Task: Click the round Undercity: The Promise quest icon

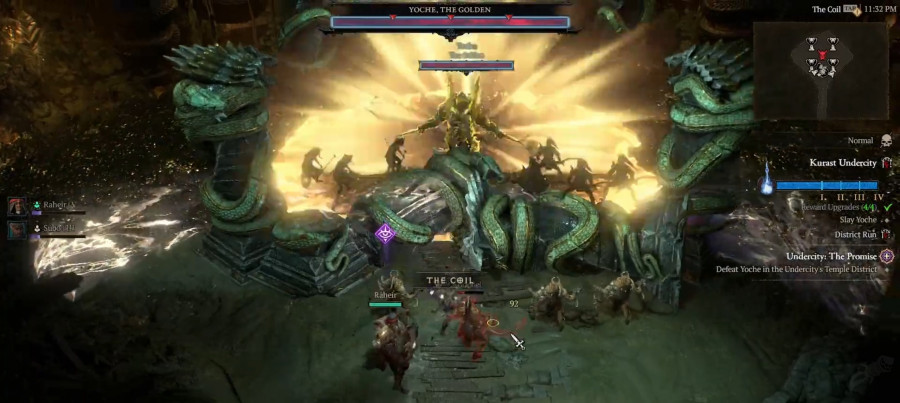Action: (x=887, y=256)
